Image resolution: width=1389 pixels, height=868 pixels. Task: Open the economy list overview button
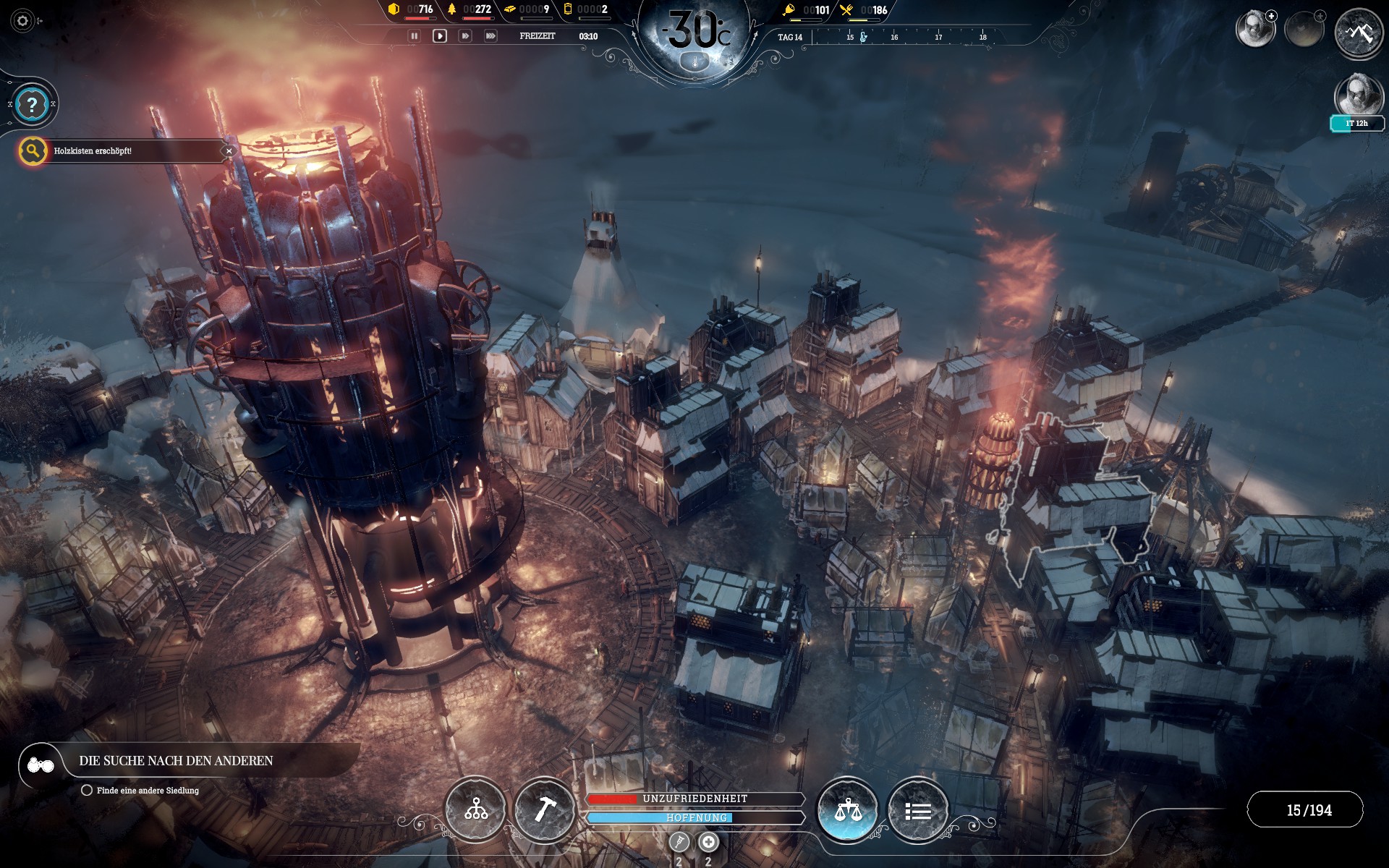pos(917,811)
